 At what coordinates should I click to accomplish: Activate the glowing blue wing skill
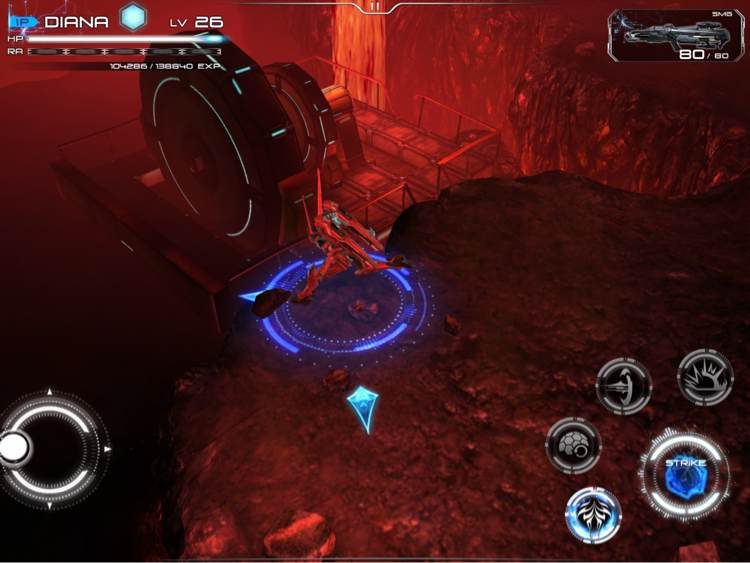pos(593,515)
